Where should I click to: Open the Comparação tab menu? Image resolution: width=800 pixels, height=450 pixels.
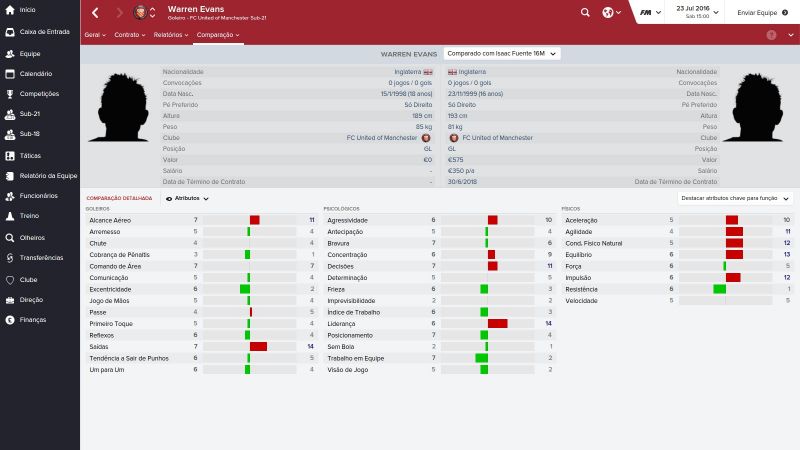(218, 34)
